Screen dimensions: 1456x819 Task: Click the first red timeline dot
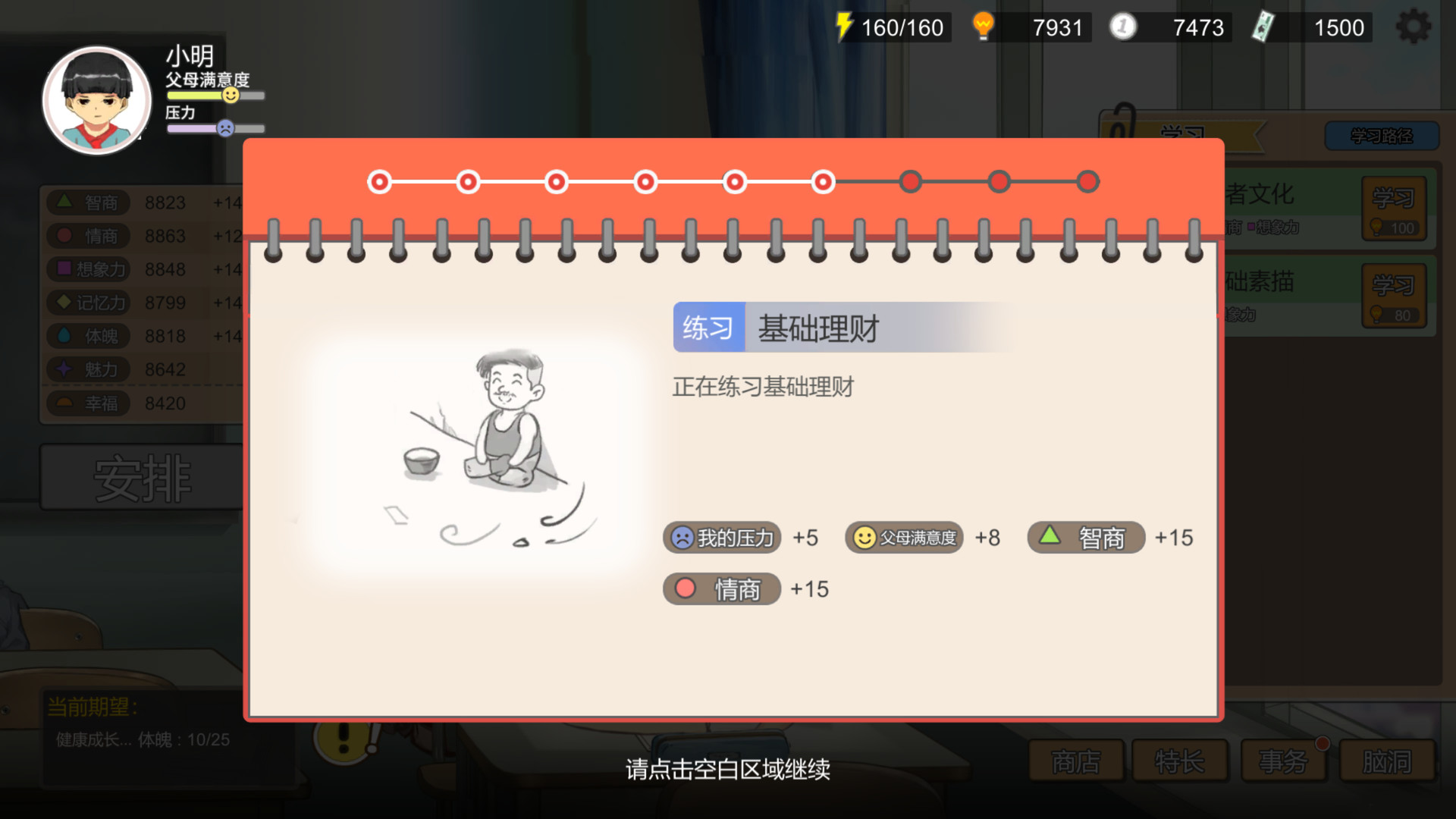[x=379, y=182]
